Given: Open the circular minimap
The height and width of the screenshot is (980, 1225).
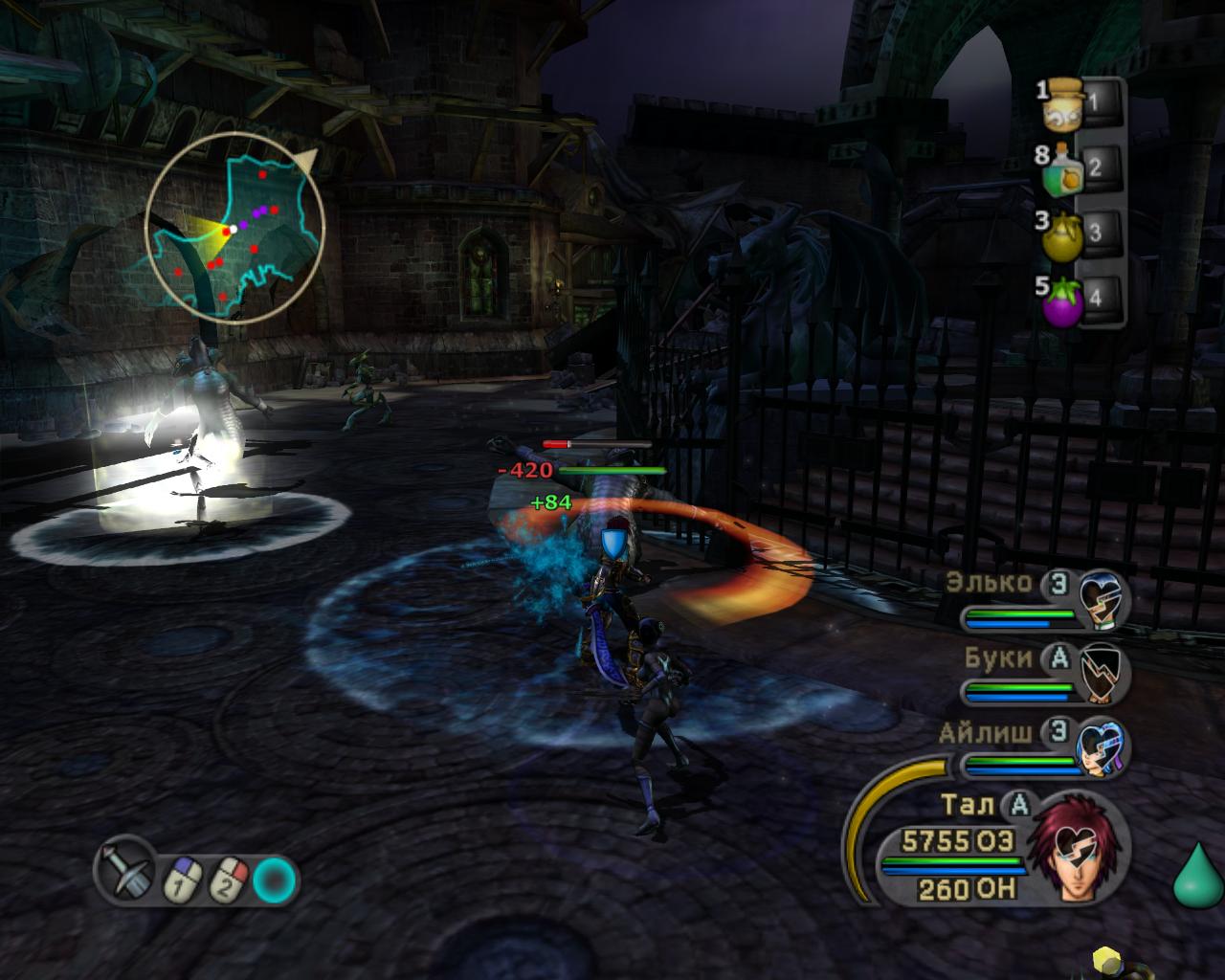Looking at the screenshot, I should tap(234, 228).
